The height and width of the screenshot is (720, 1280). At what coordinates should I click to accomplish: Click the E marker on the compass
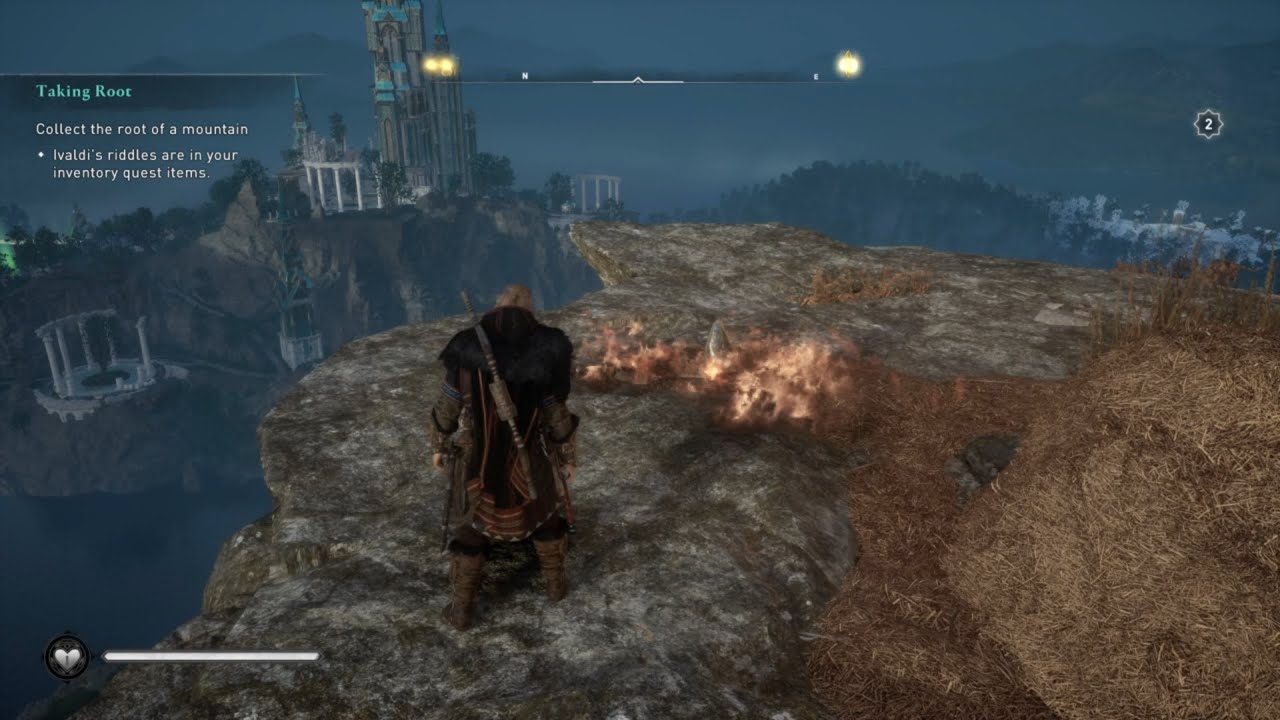(x=817, y=74)
